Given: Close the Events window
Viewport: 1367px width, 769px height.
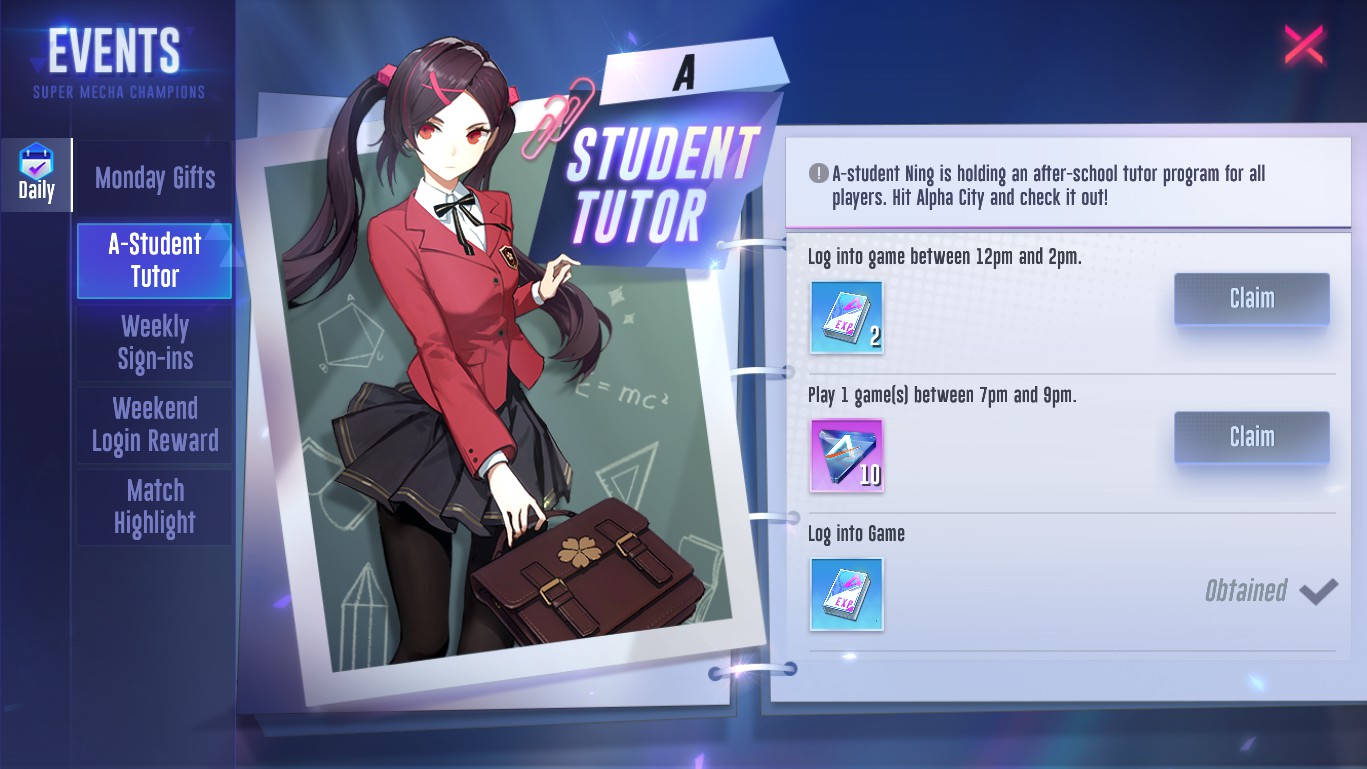Looking at the screenshot, I should 1303,46.
